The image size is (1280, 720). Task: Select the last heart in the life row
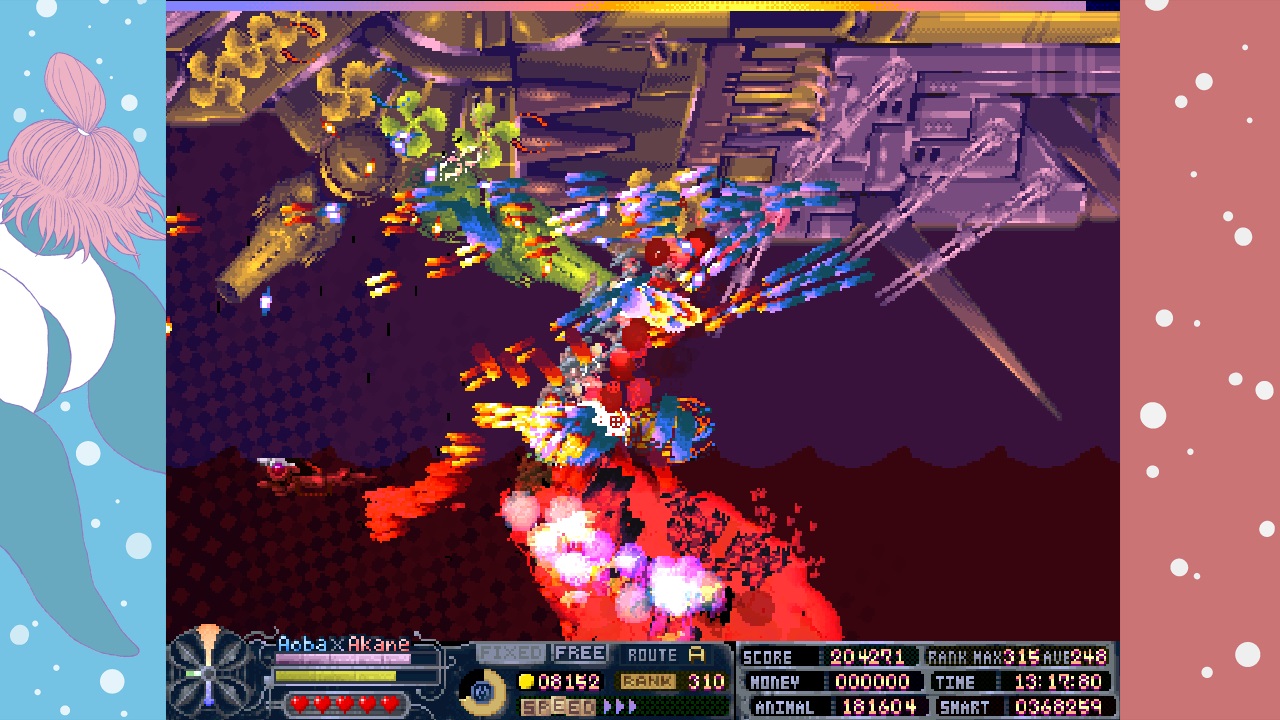388,702
